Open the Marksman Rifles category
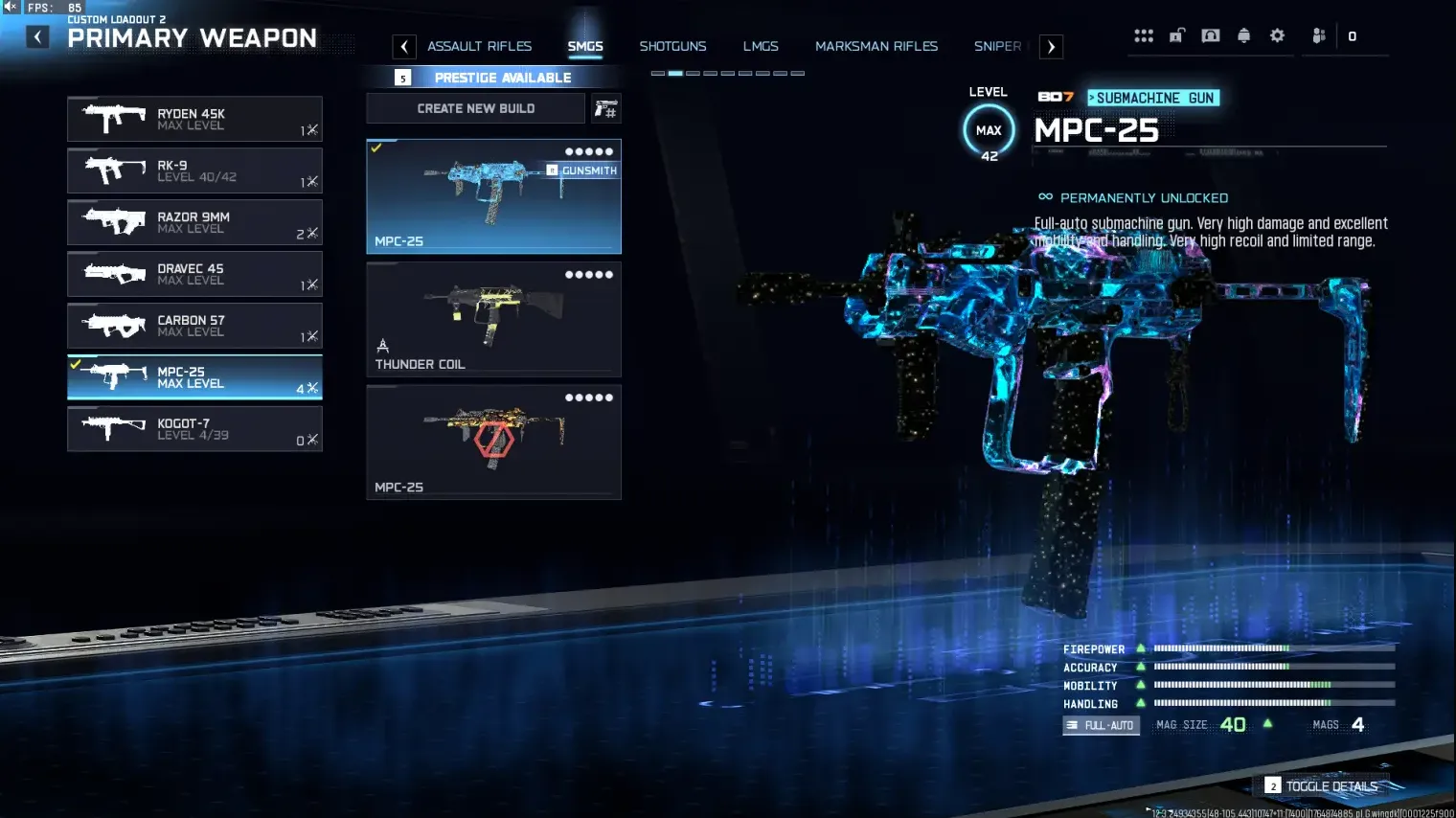1456x818 pixels. click(x=876, y=46)
